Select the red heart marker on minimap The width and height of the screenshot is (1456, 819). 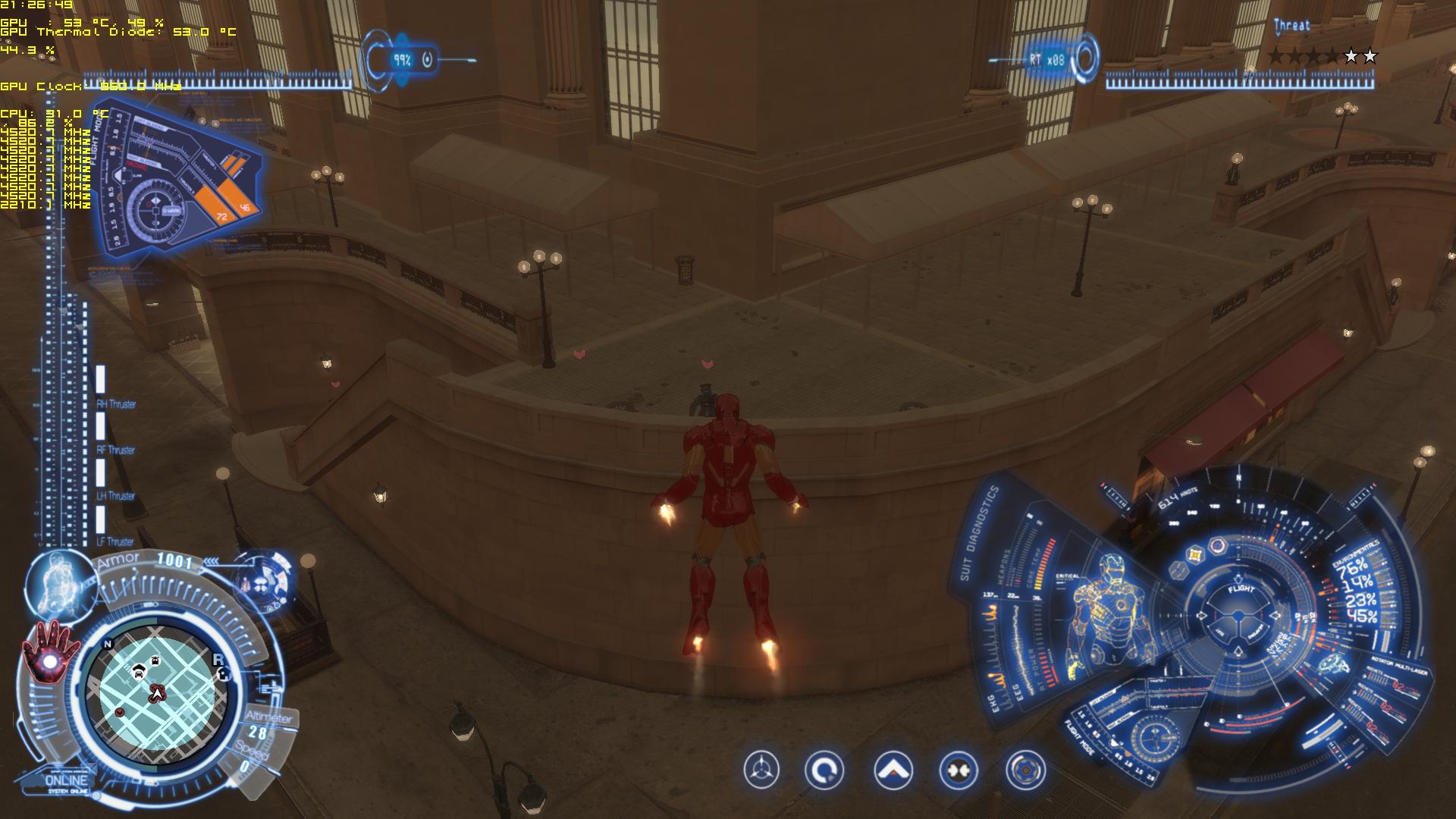tap(120, 713)
